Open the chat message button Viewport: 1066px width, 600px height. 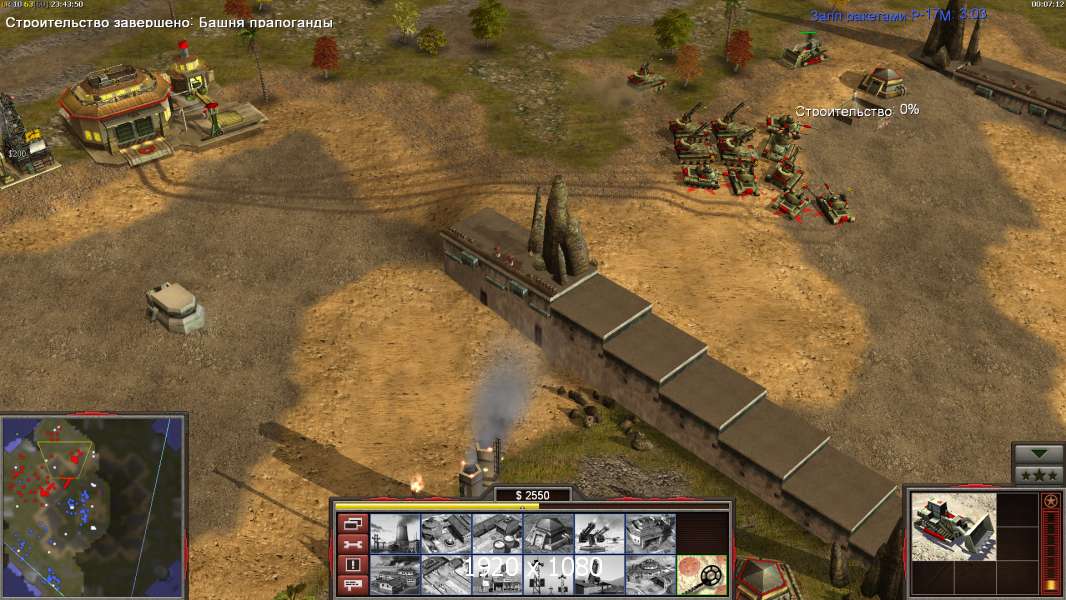[x=353, y=584]
